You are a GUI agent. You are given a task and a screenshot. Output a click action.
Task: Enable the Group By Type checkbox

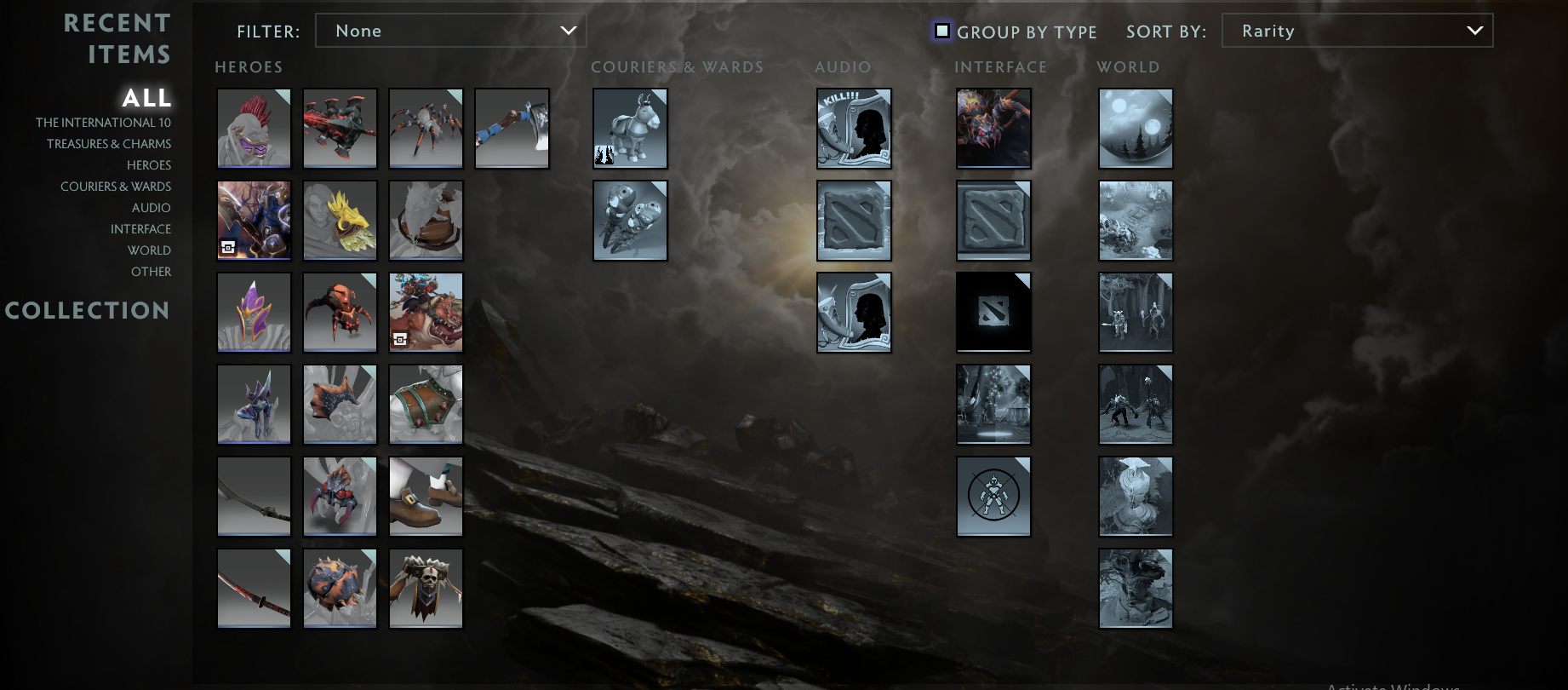tap(941, 30)
